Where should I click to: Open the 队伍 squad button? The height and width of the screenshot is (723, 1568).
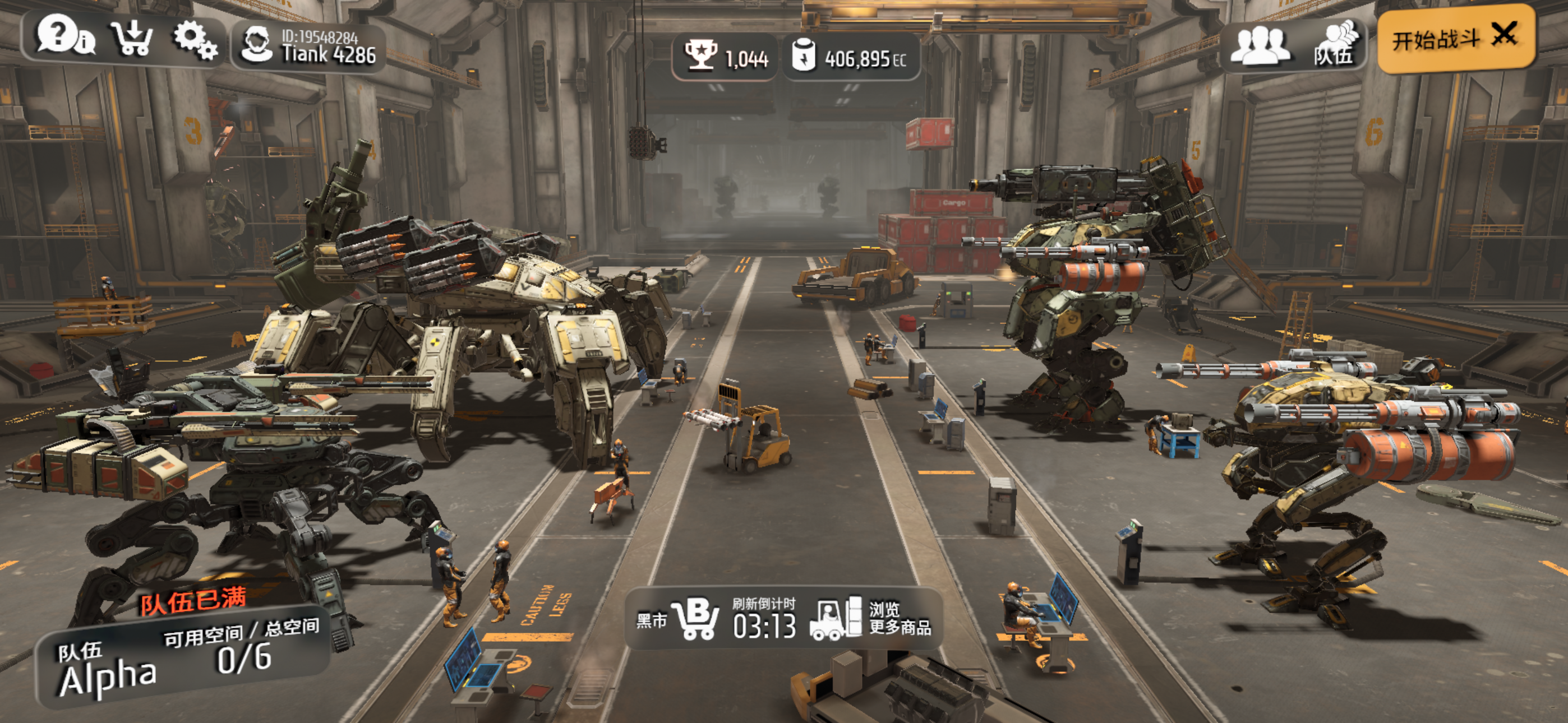point(1334,44)
